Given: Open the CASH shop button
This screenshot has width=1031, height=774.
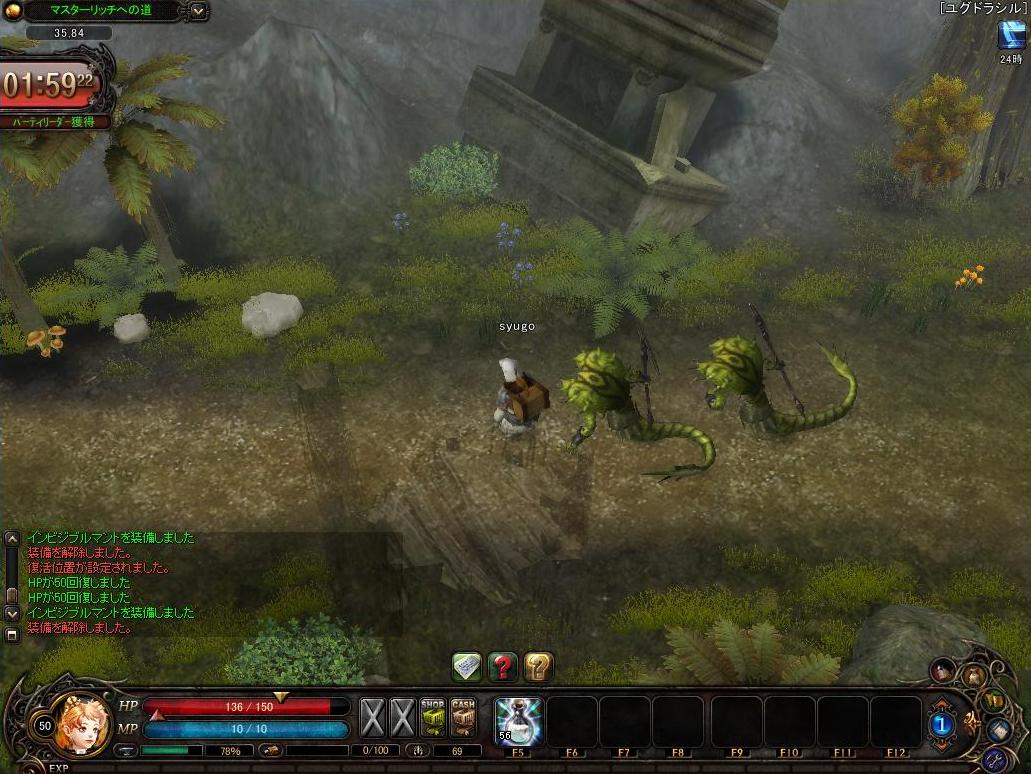Looking at the screenshot, I should coord(463,717).
